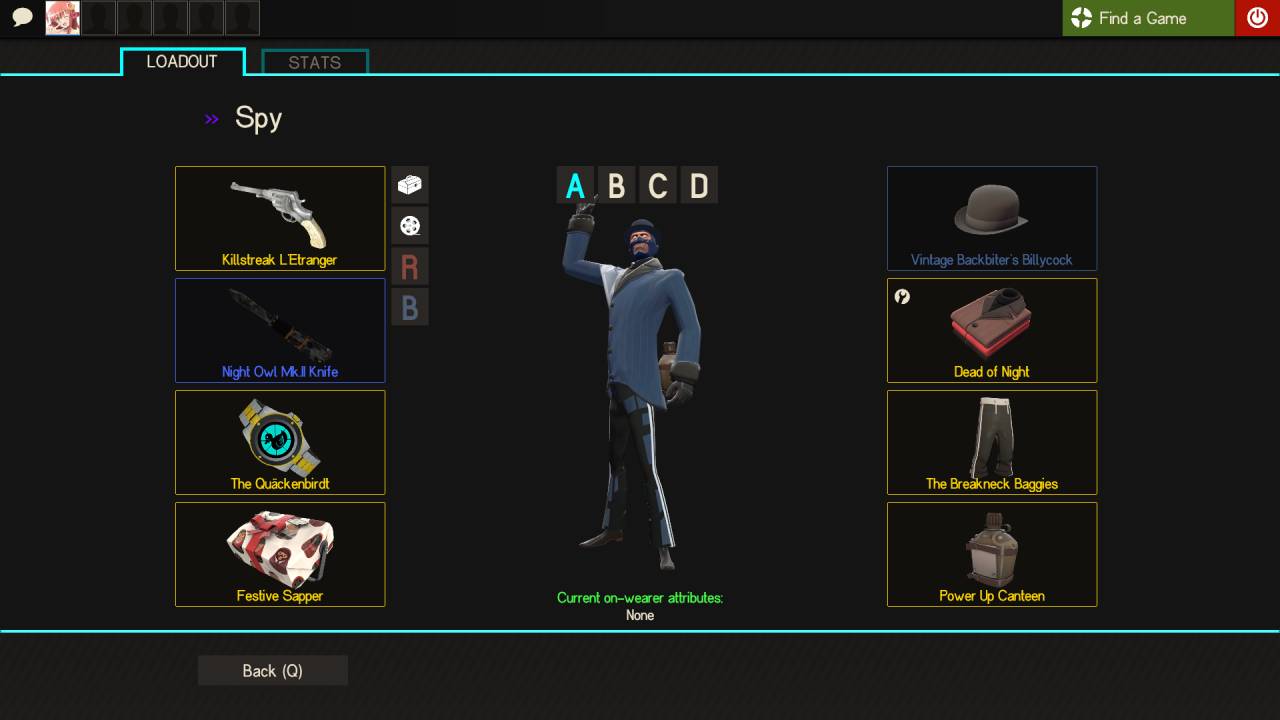1280x720 pixels.
Task: Show the RED team preview
Action: (410, 267)
